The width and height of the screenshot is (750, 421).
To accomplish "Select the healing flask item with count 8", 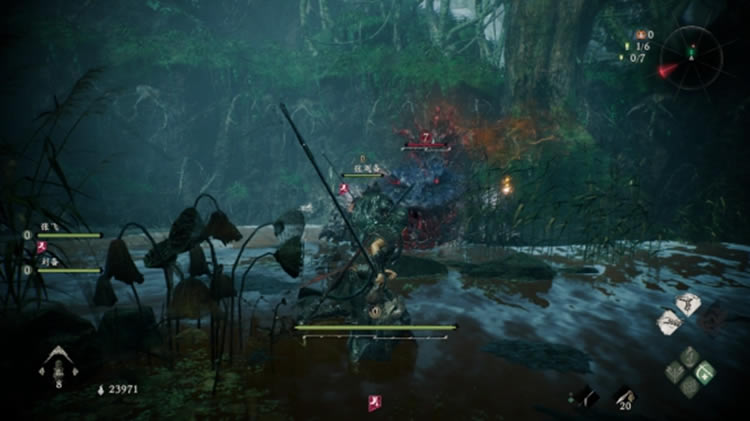I will pos(57,364).
